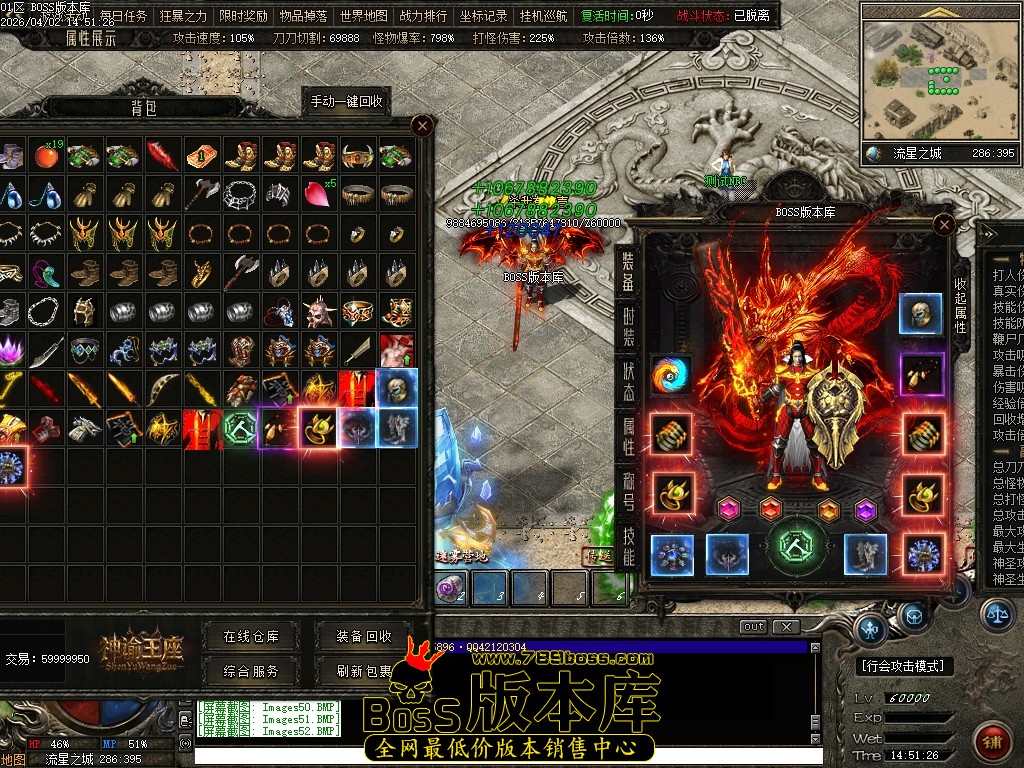Screen dimensions: 1024x768
Task: Open the 在线仓库 online warehouse
Action: [x=251, y=636]
